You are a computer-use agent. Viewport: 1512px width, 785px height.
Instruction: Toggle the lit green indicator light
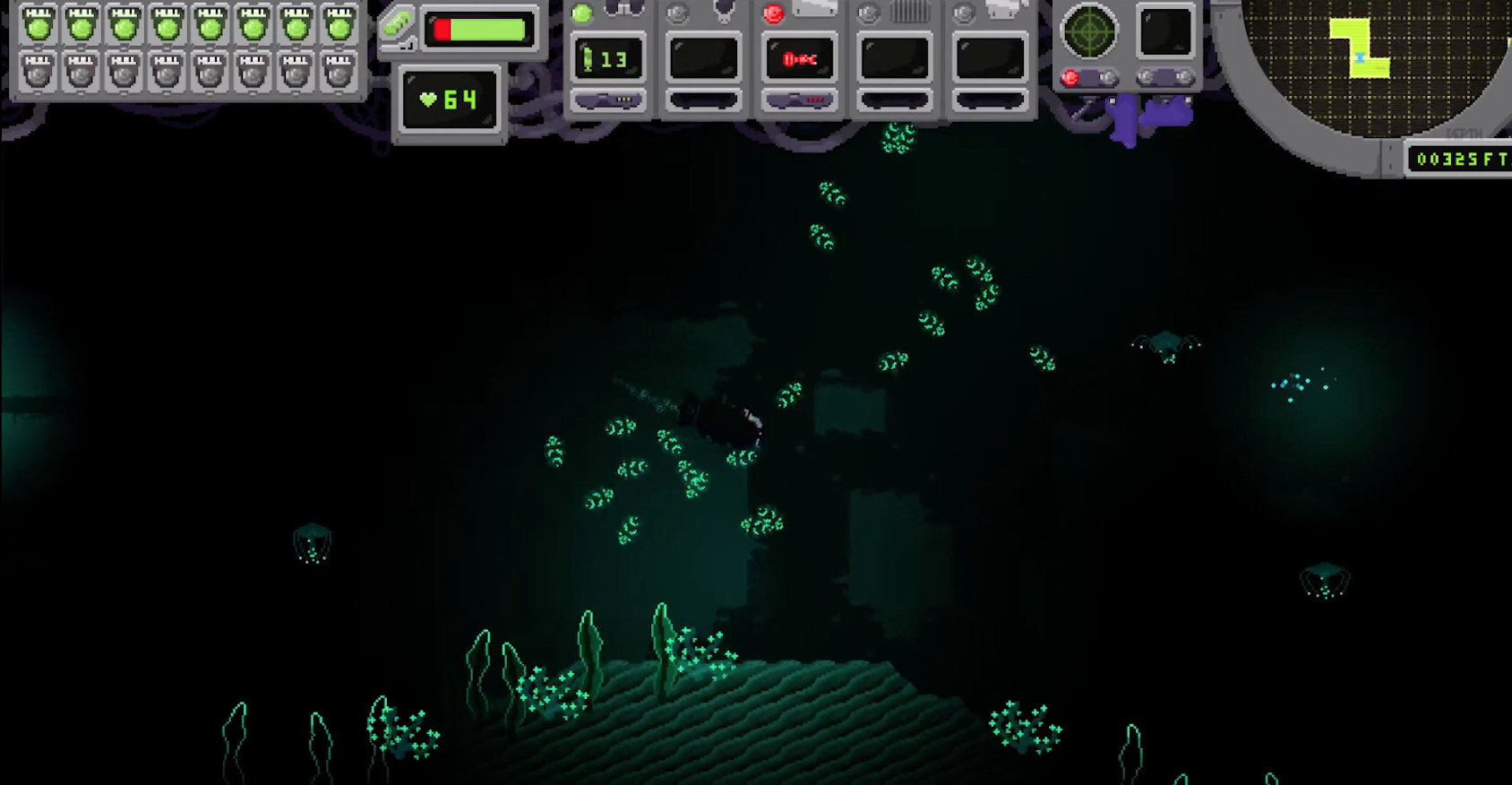tap(581, 13)
